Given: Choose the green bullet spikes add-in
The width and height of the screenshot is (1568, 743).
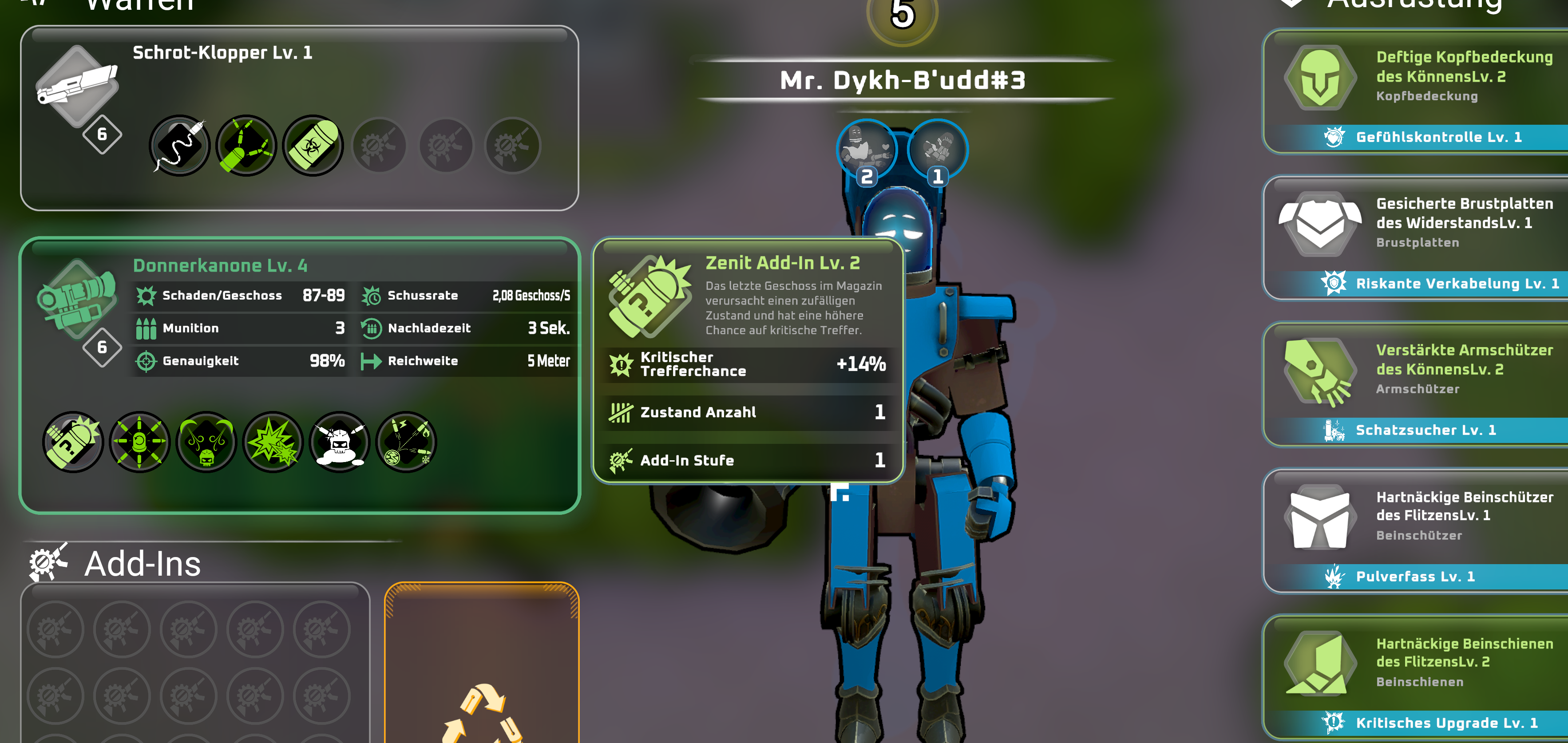Looking at the screenshot, I should tap(246, 146).
